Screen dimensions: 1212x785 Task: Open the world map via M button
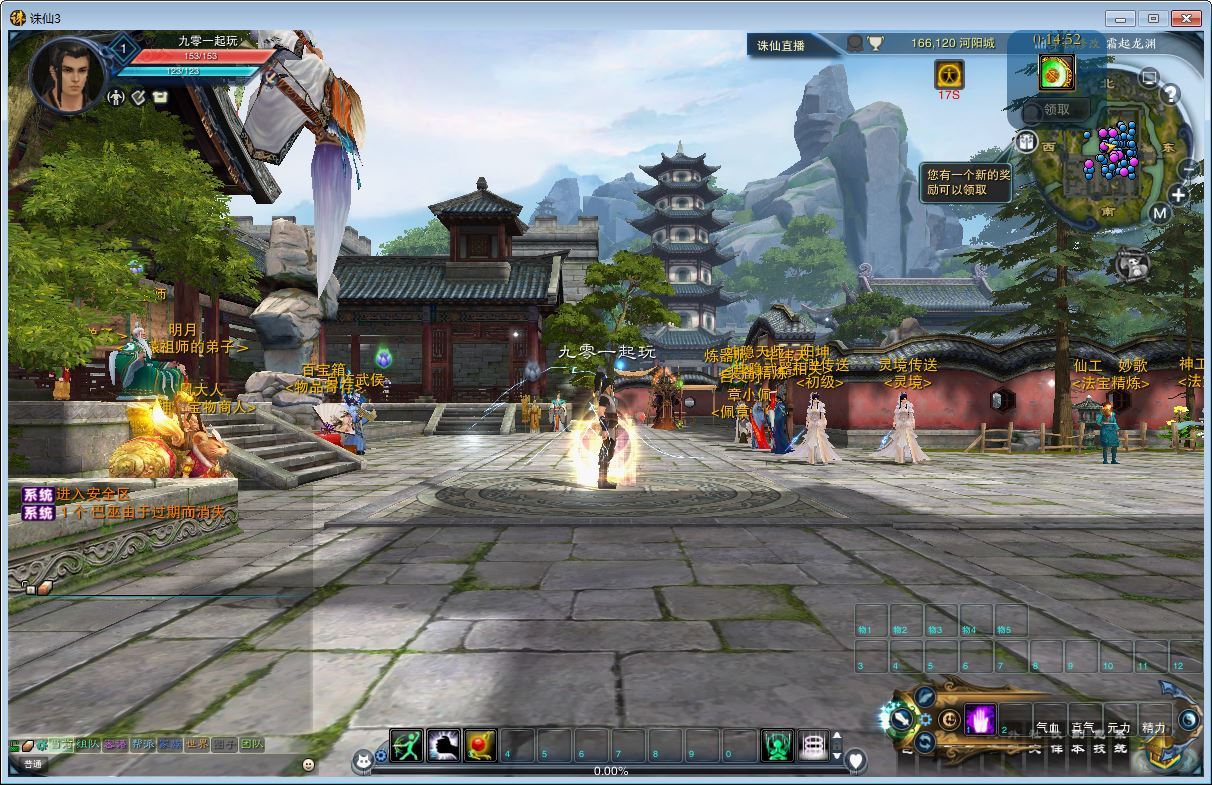[x=1159, y=213]
